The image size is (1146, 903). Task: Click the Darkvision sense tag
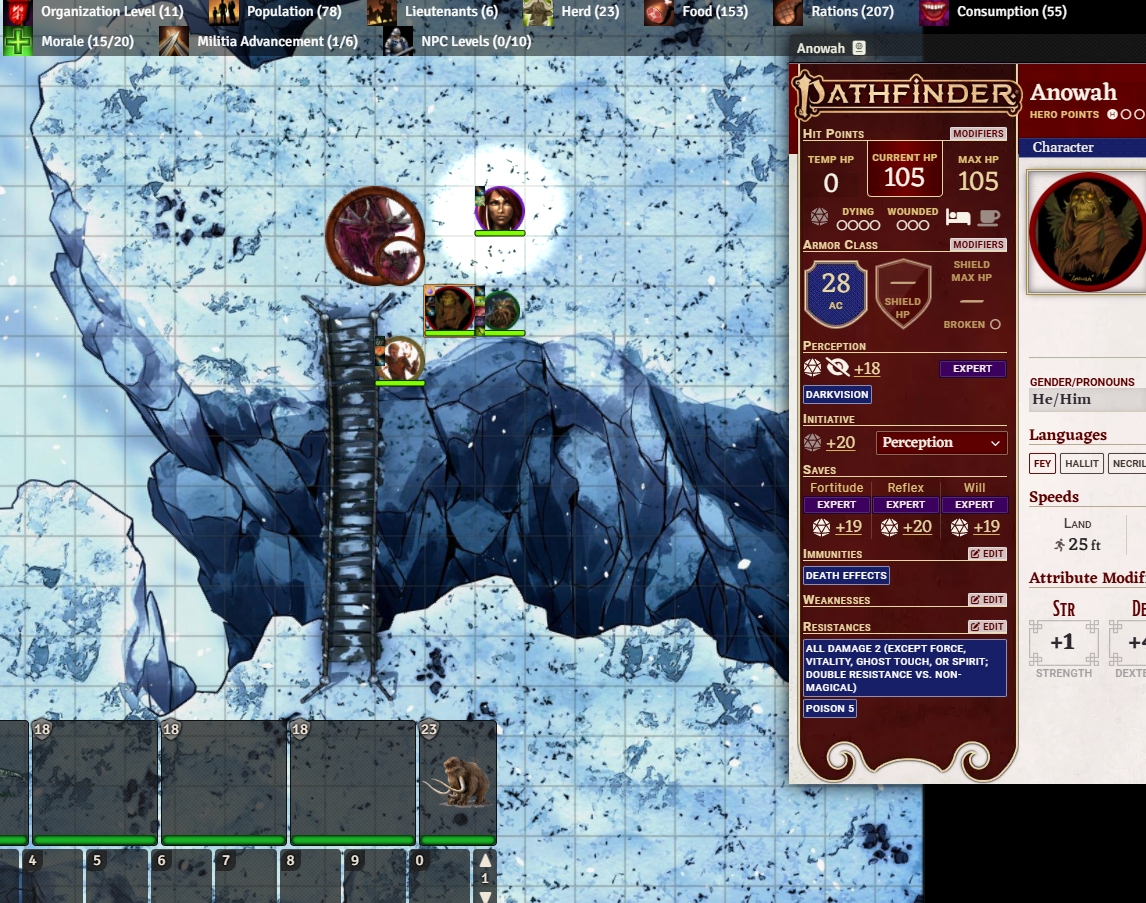click(837, 395)
